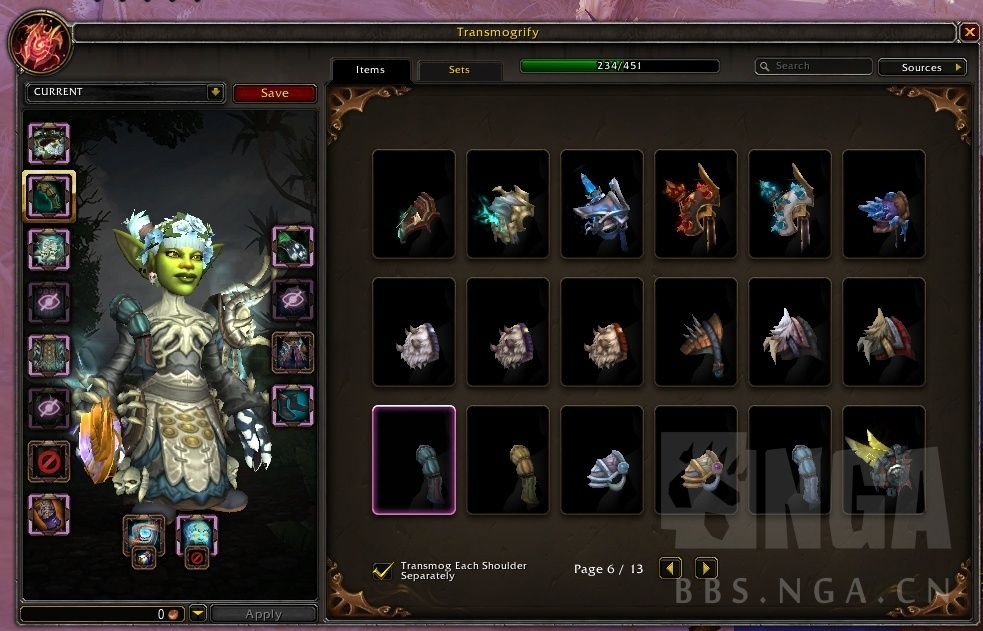
Task: Select the highlighted purple-bordered shoulder appearance
Action: click(x=414, y=460)
